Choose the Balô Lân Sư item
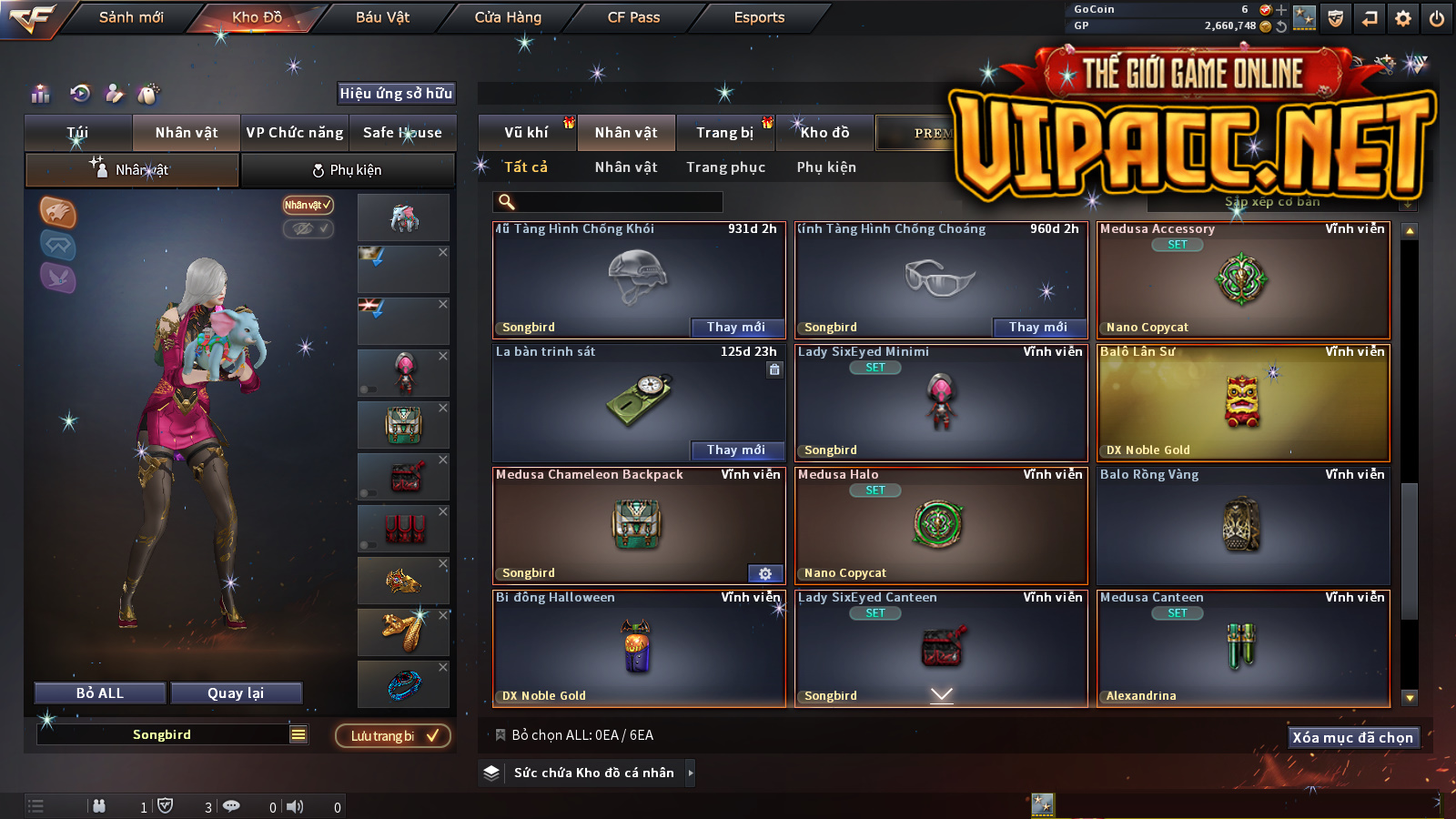Screen dimensions: 1456x819 1243,402
